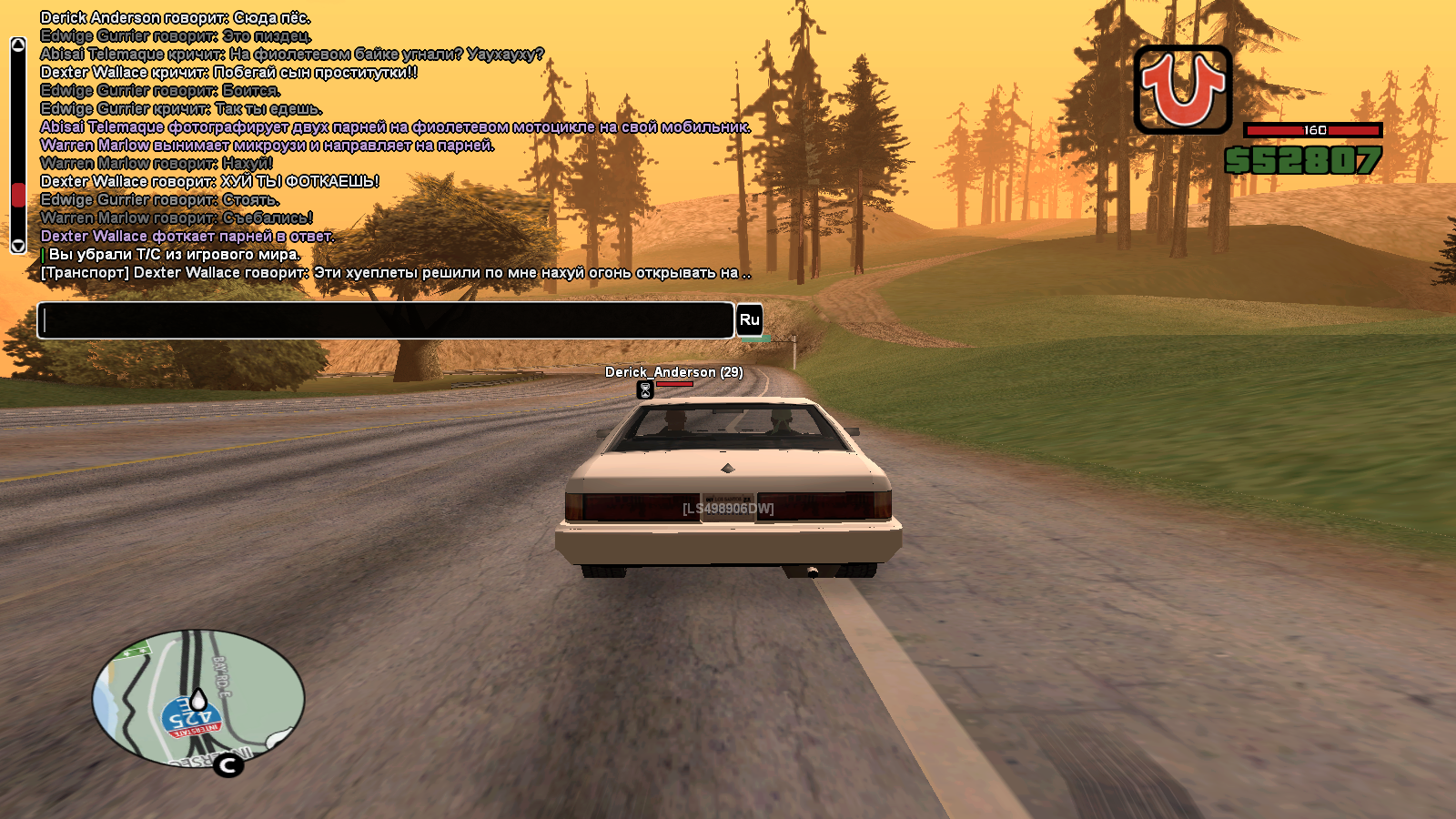
Task: Toggle the Ru keyboard language button
Action: click(x=749, y=319)
